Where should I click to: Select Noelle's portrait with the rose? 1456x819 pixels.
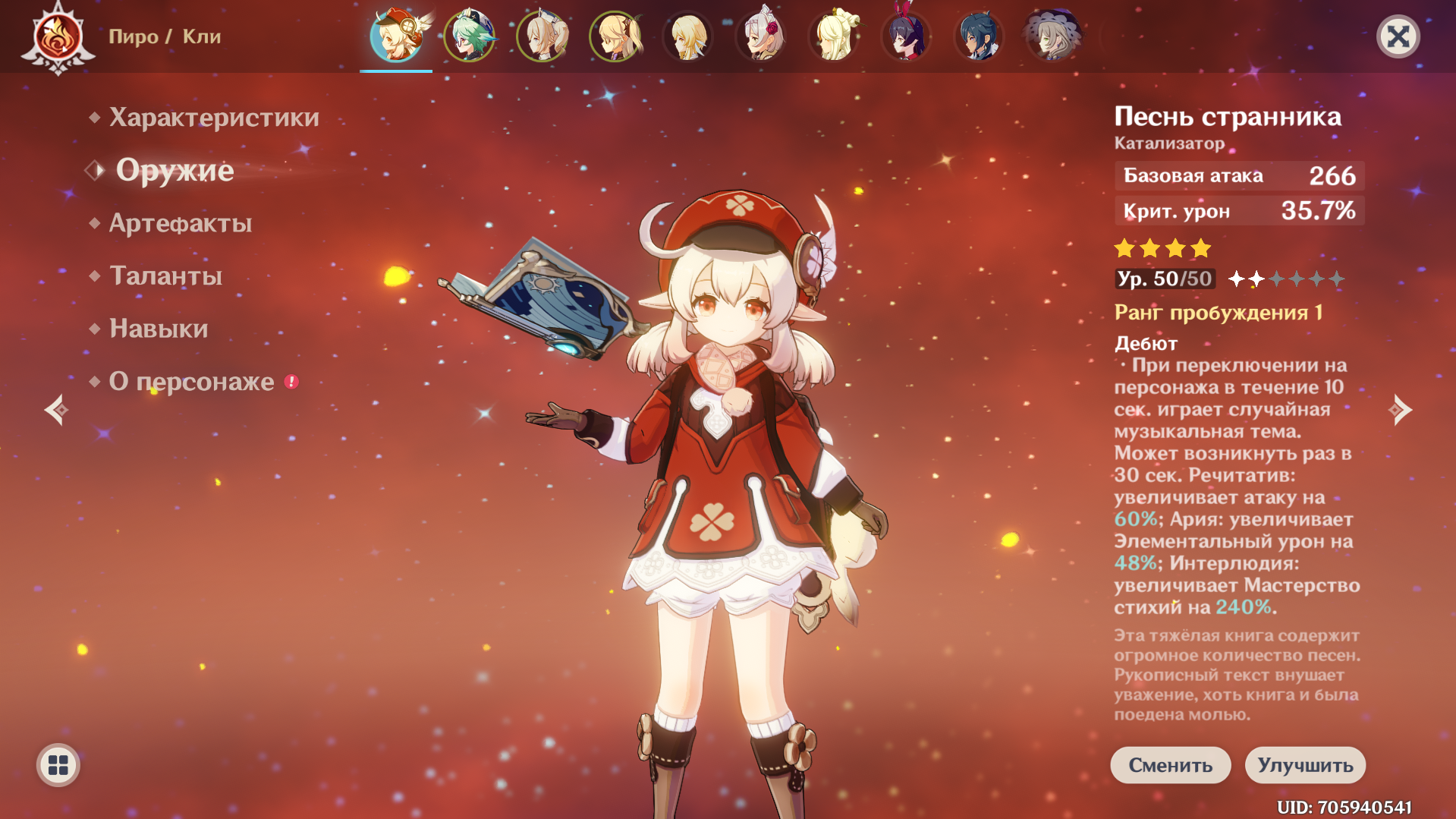pyautogui.click(x=760, y=36)
